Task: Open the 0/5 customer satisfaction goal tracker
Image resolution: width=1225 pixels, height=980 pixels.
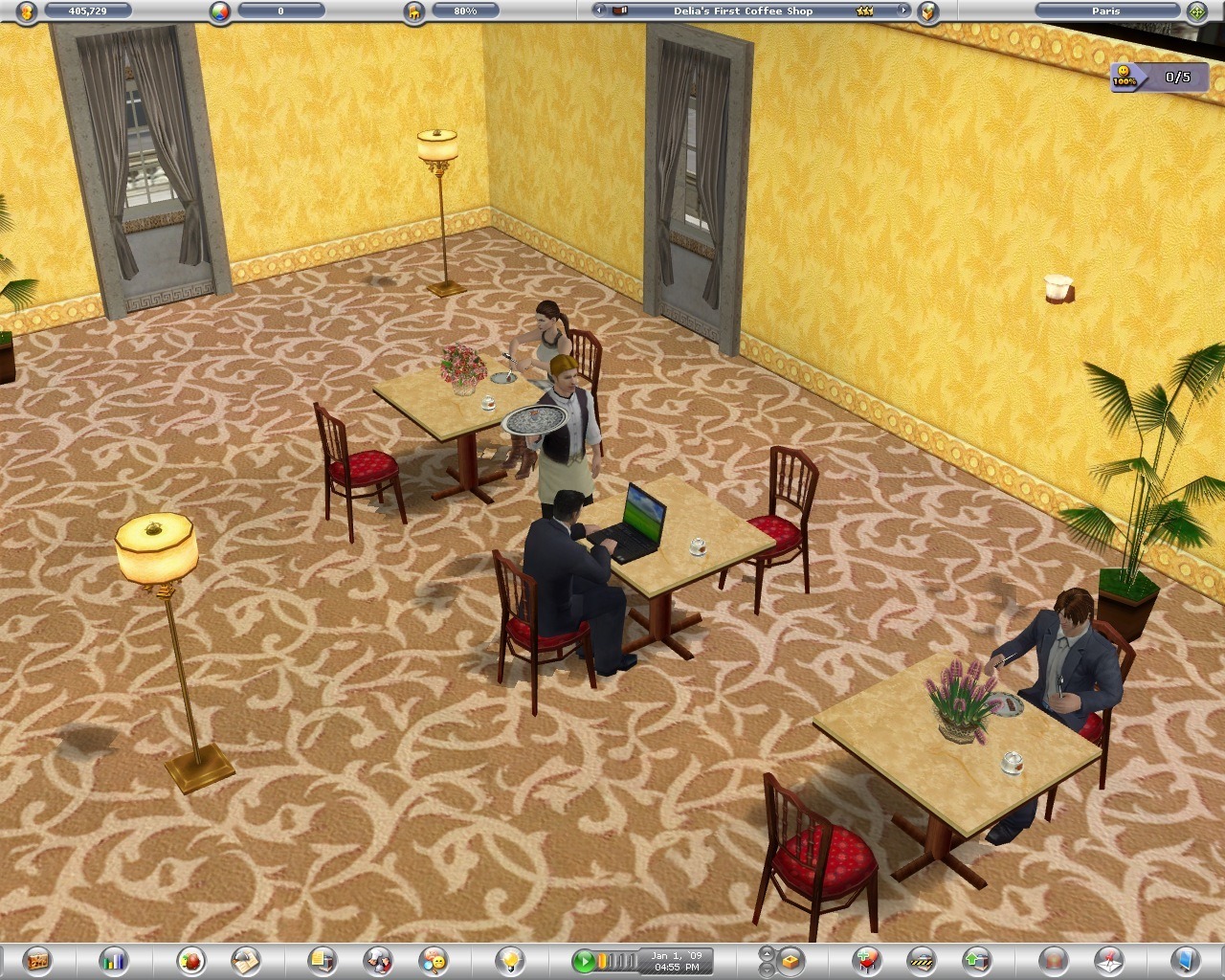Action: pos(1159,77)
